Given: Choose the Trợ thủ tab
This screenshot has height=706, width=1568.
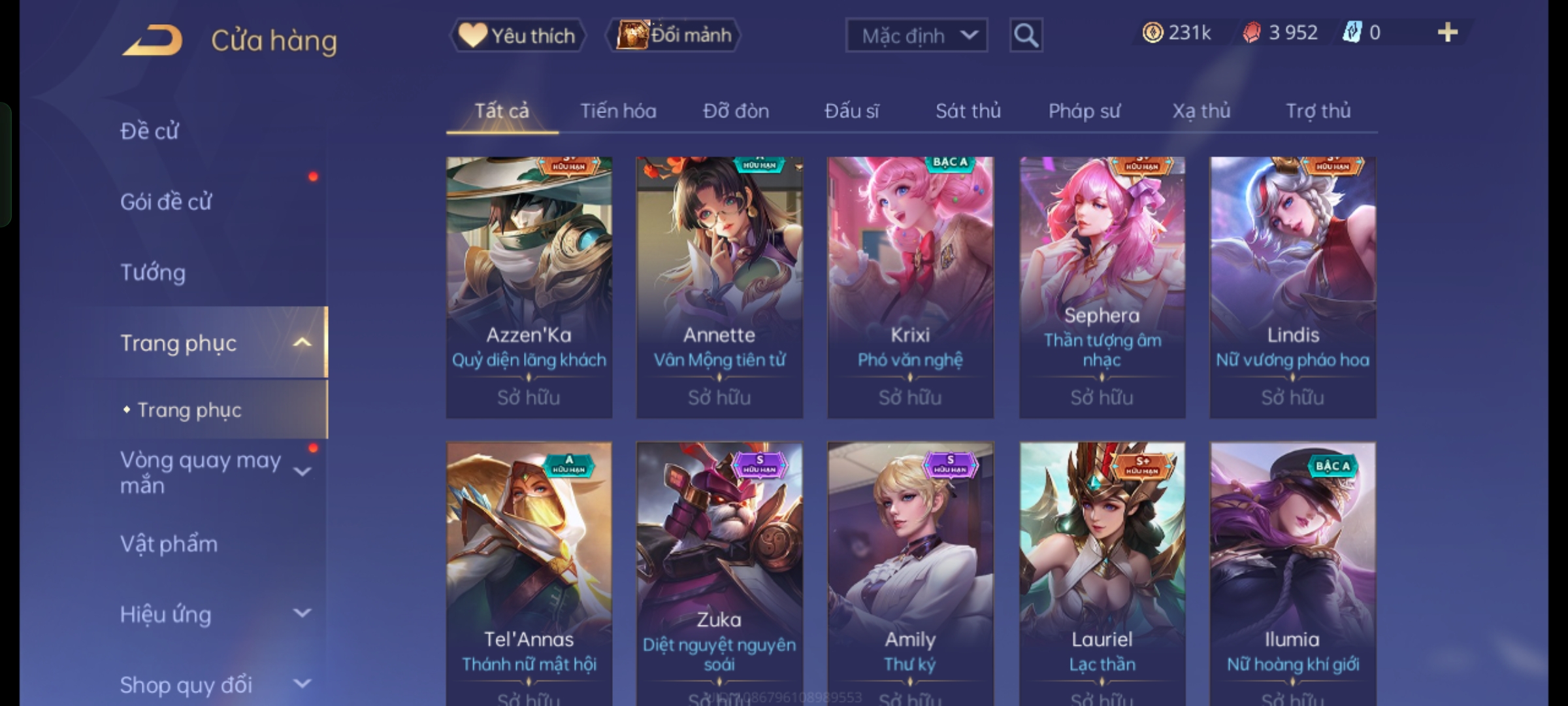Looking at the screenshot, I should point(1318,111).
